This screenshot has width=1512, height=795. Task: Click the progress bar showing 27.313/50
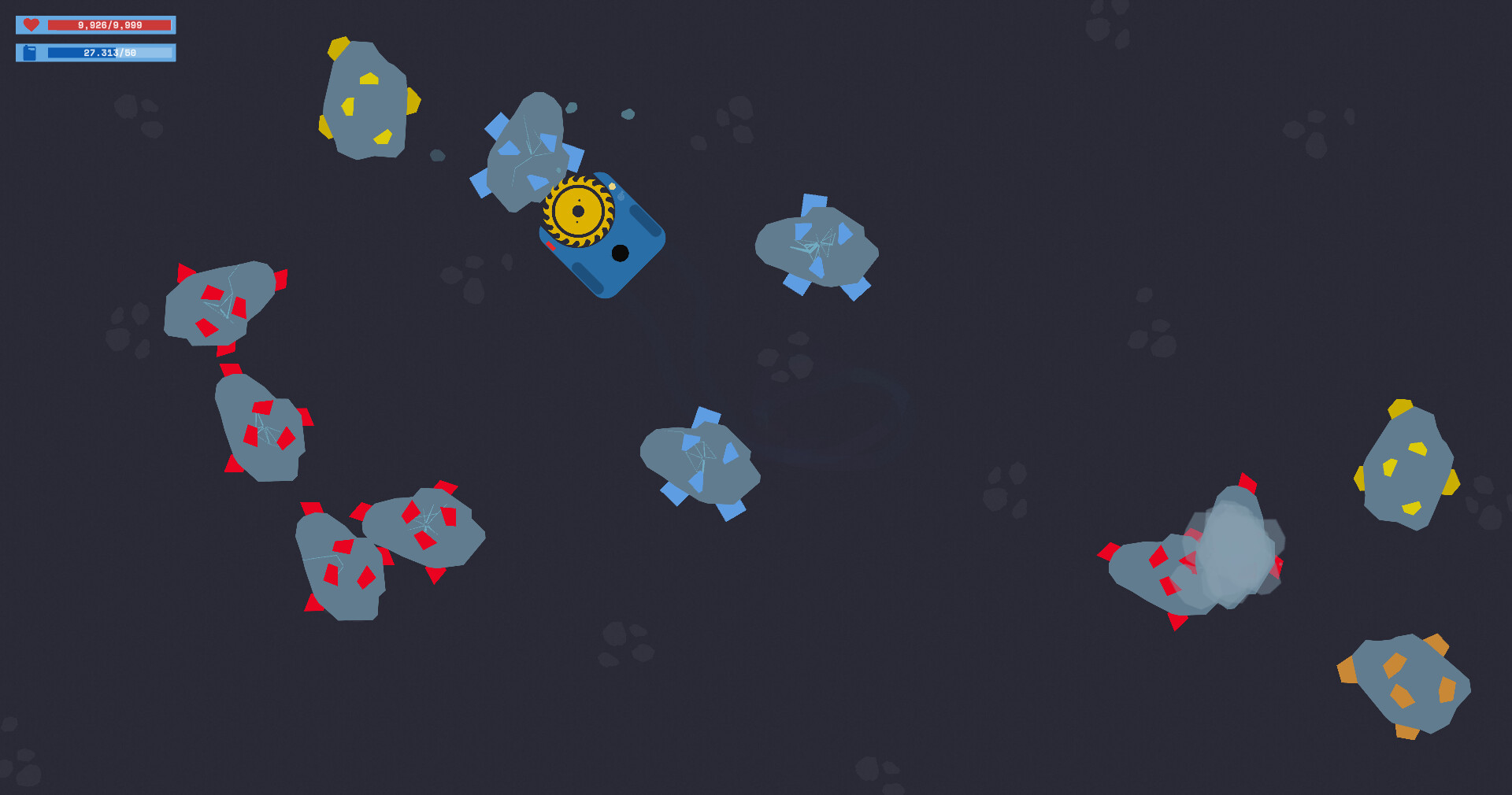(110, 54)
